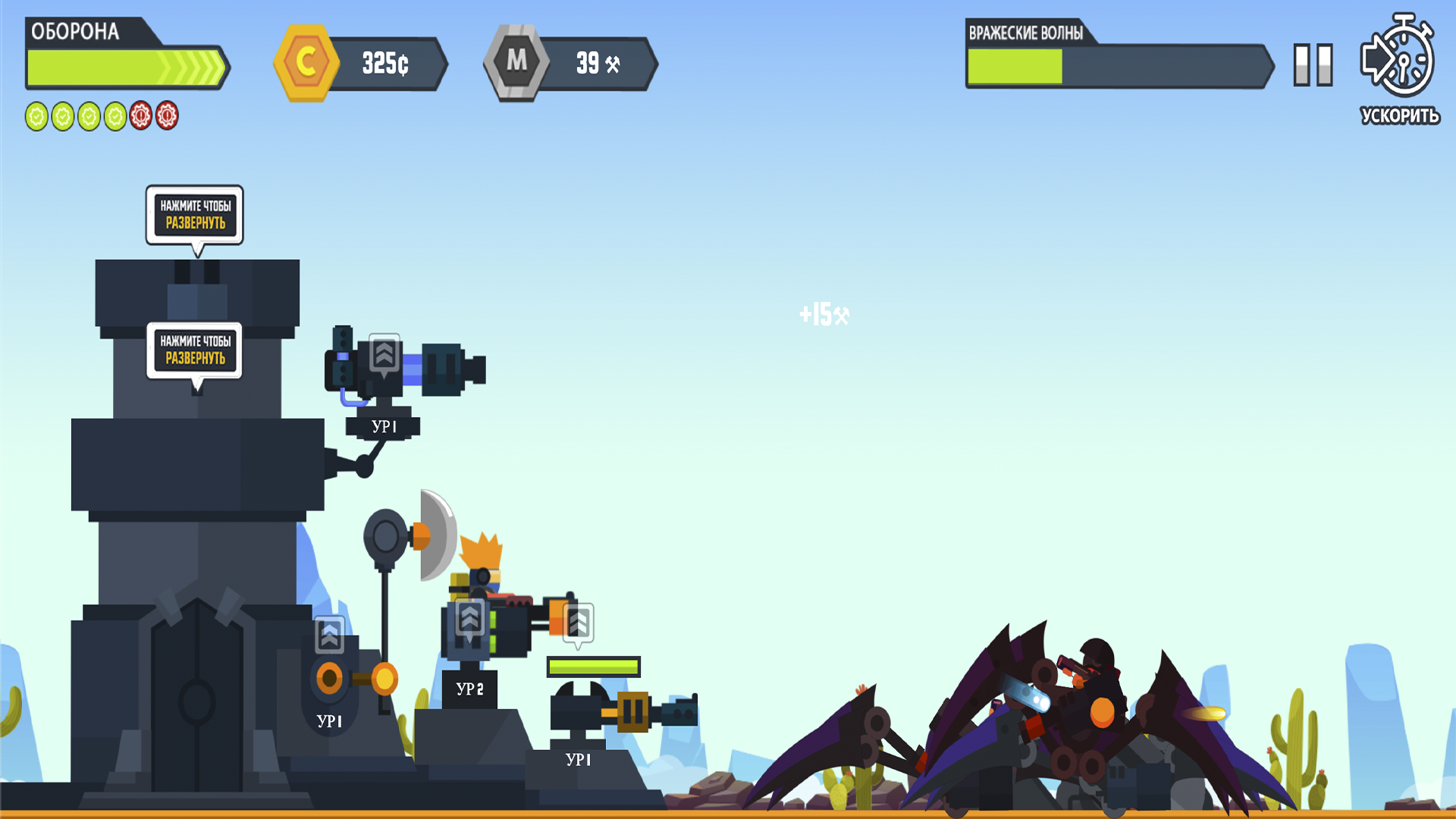Click the M materials emblem showing 39
This screenshot has height=819, width=1456.
518,64
